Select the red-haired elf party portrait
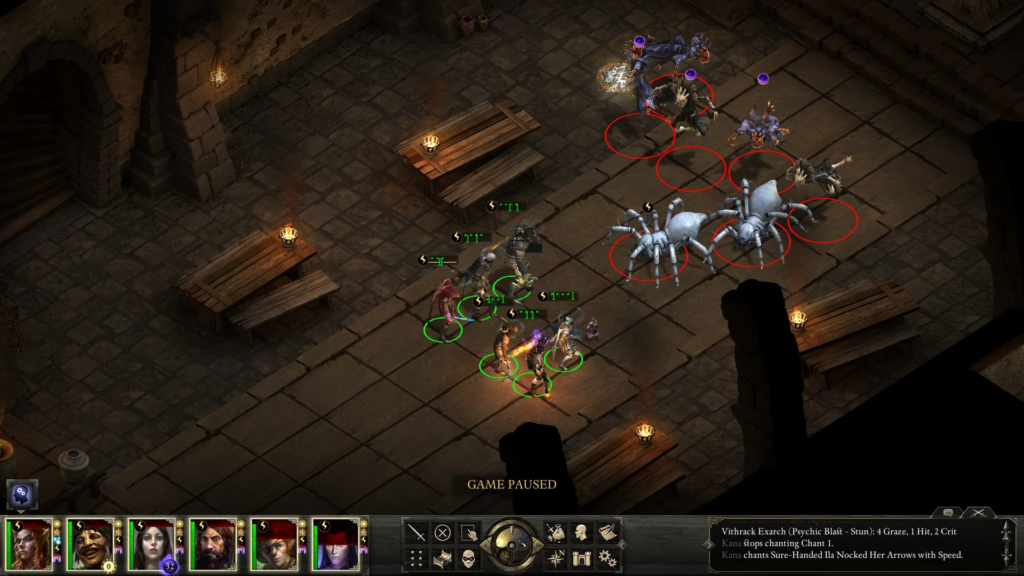1024x576 pixels. (31, 545)
